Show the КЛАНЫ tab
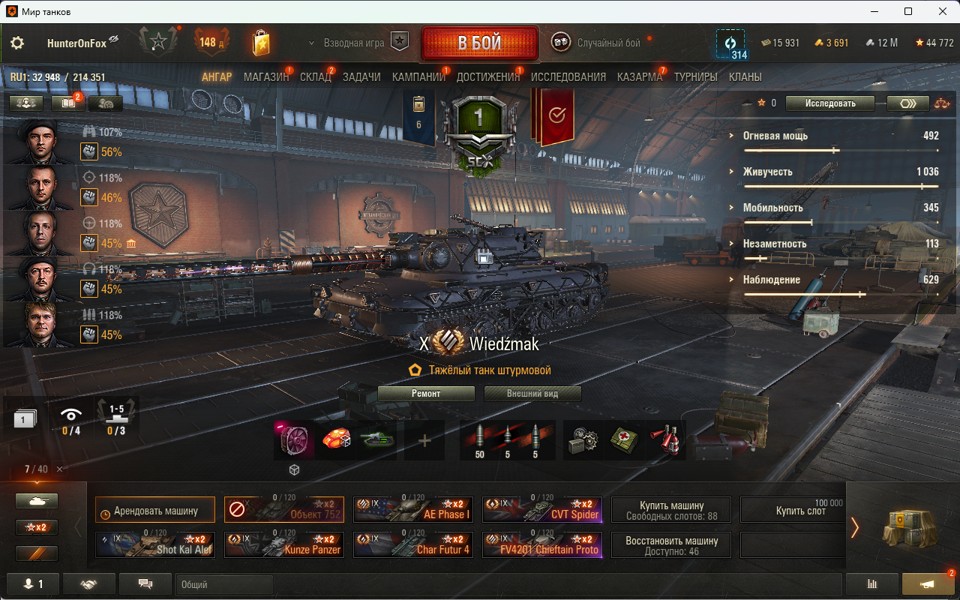The width and height of the screenshot is (960, 600). pyautogui.click(x=745, y=77)
